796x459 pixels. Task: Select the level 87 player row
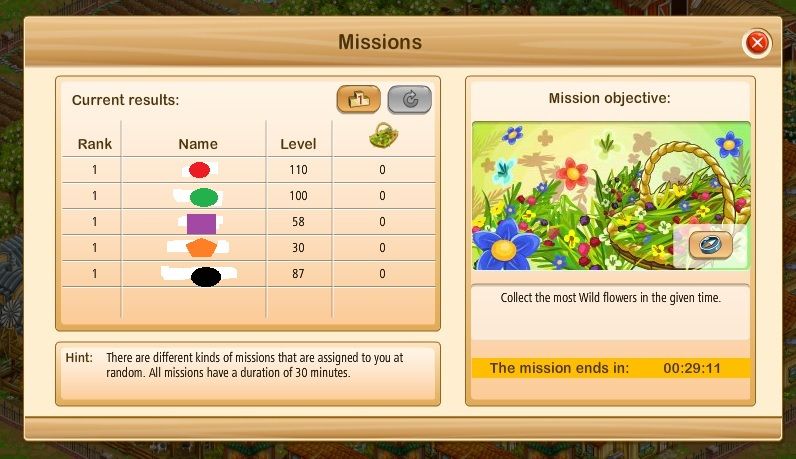click(x=248, y=275)
